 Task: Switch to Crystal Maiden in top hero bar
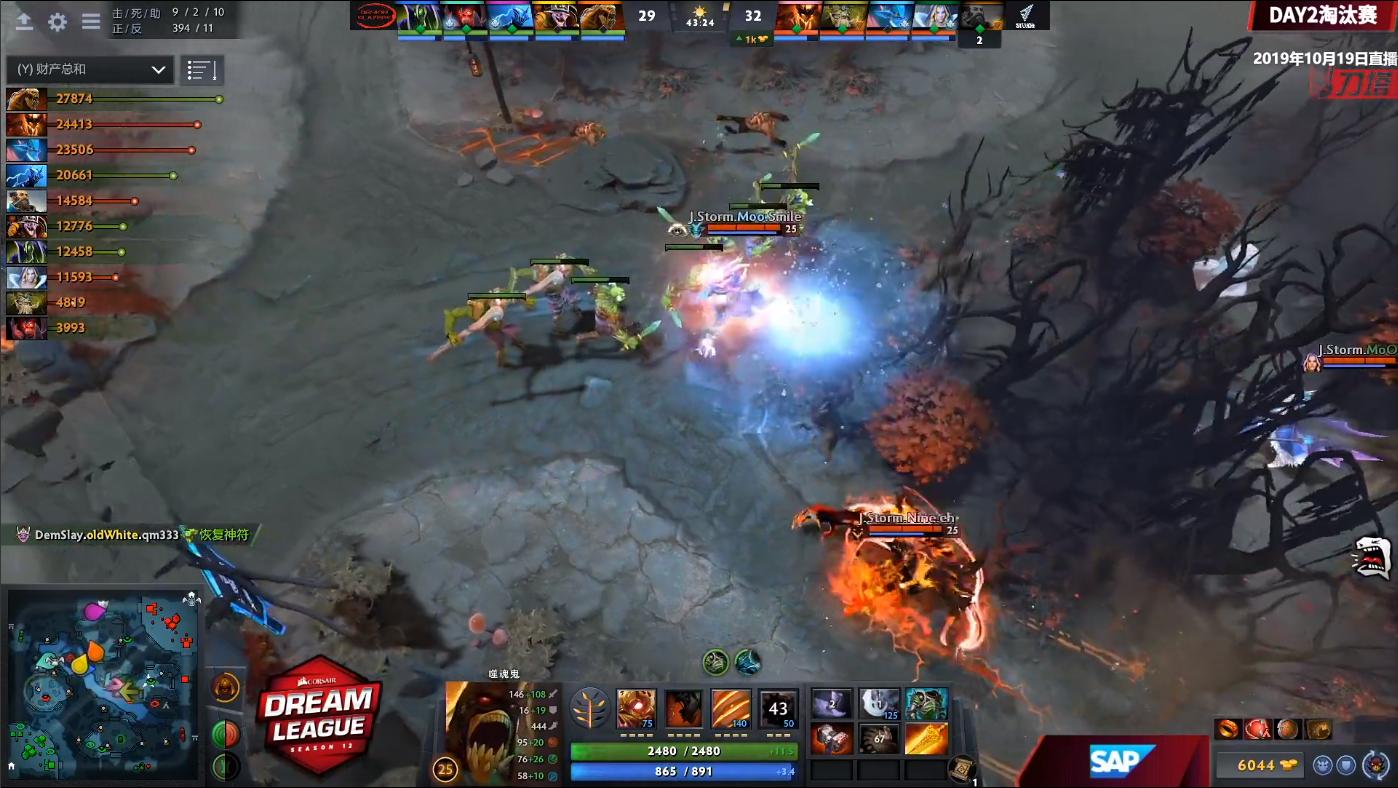(x=933, y=15)
